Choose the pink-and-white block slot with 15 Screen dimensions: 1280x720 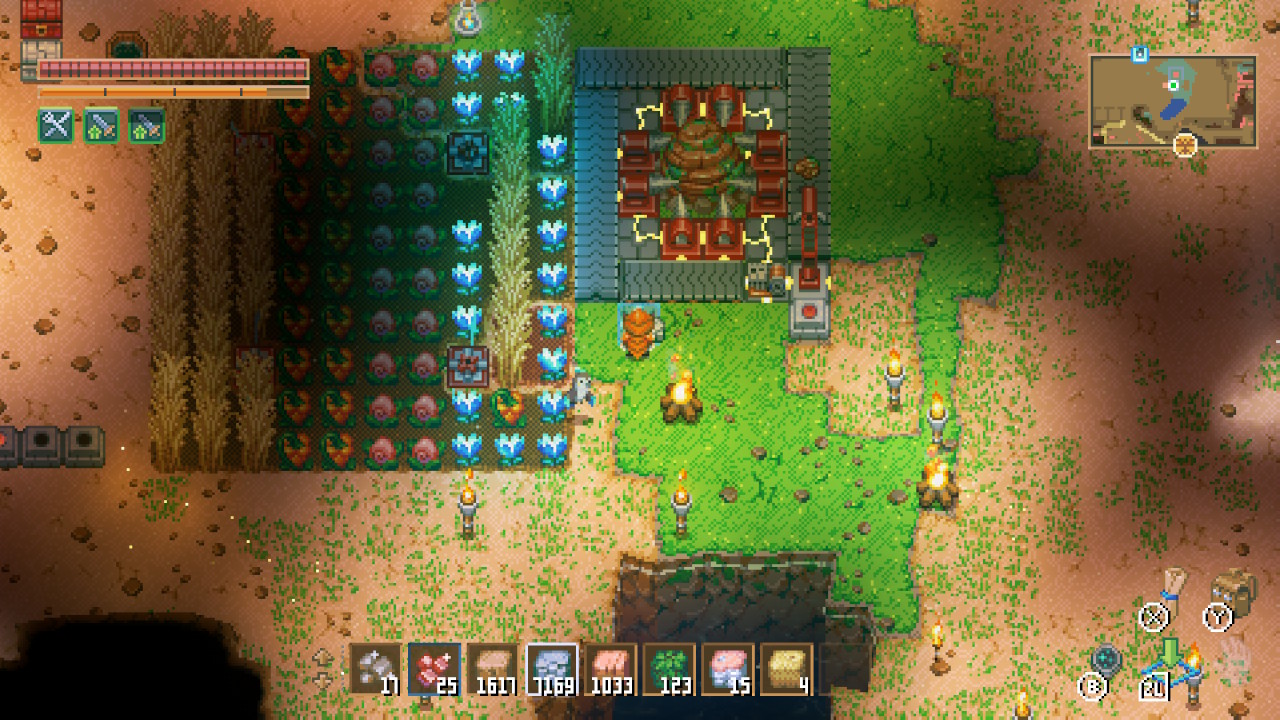pyautogui.click(x=728, y=669)
